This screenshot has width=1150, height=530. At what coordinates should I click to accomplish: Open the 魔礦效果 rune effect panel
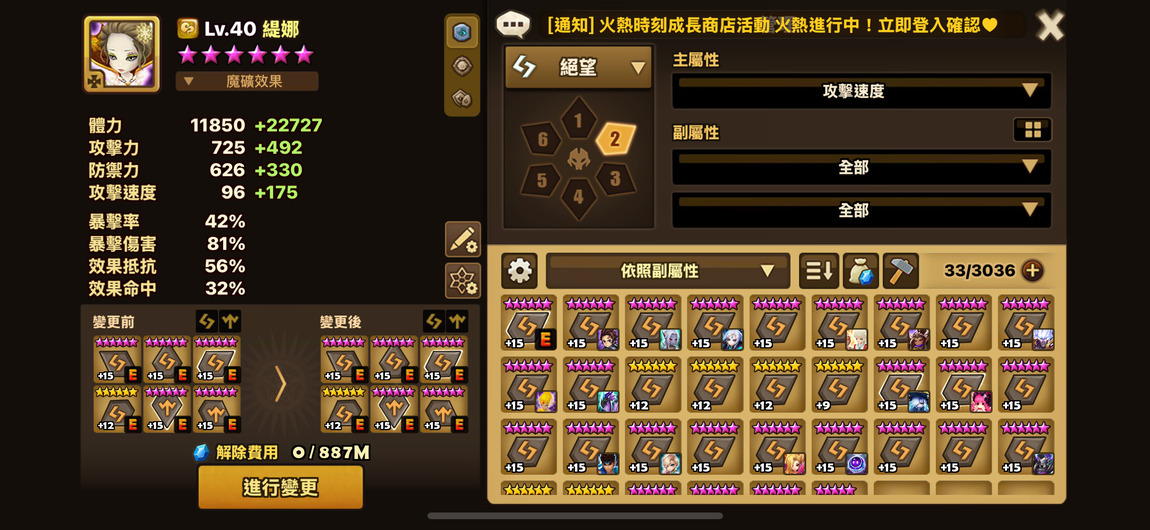247,81
